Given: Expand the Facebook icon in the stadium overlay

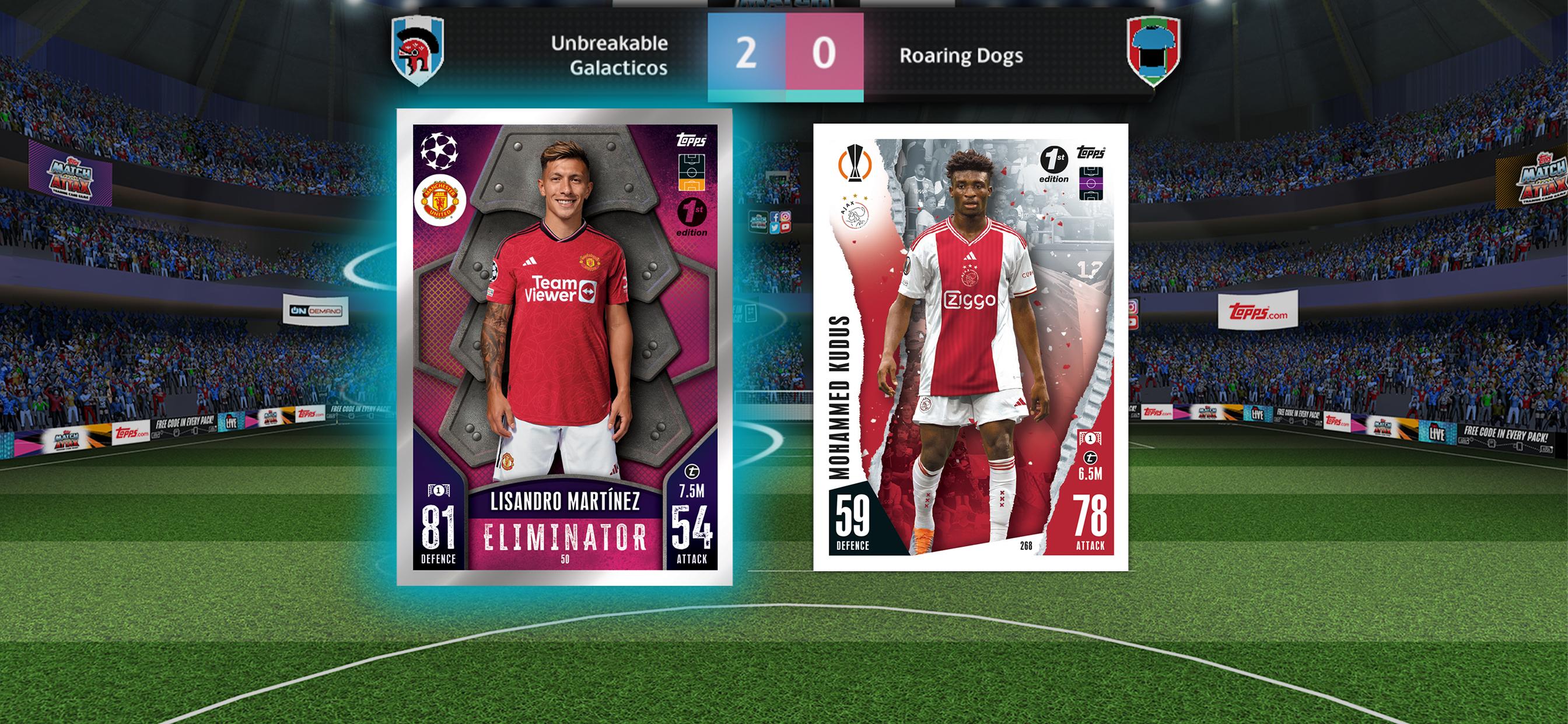Looking at the screenshot, I should click(775, 216).
